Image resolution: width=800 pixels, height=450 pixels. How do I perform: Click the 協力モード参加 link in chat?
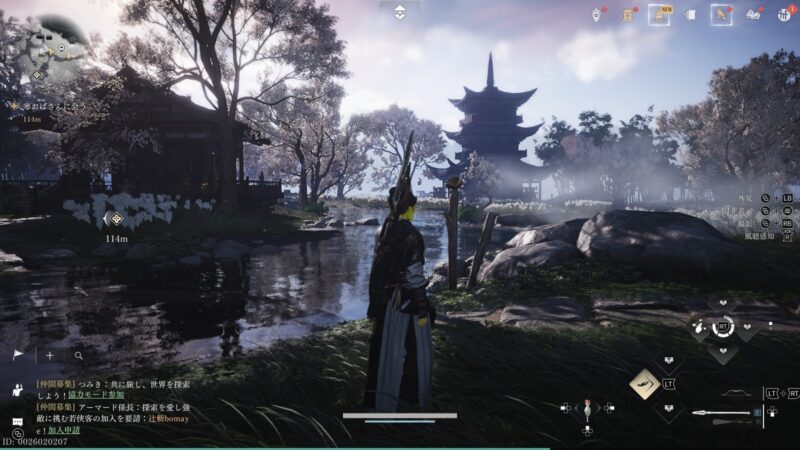[96, 395]
